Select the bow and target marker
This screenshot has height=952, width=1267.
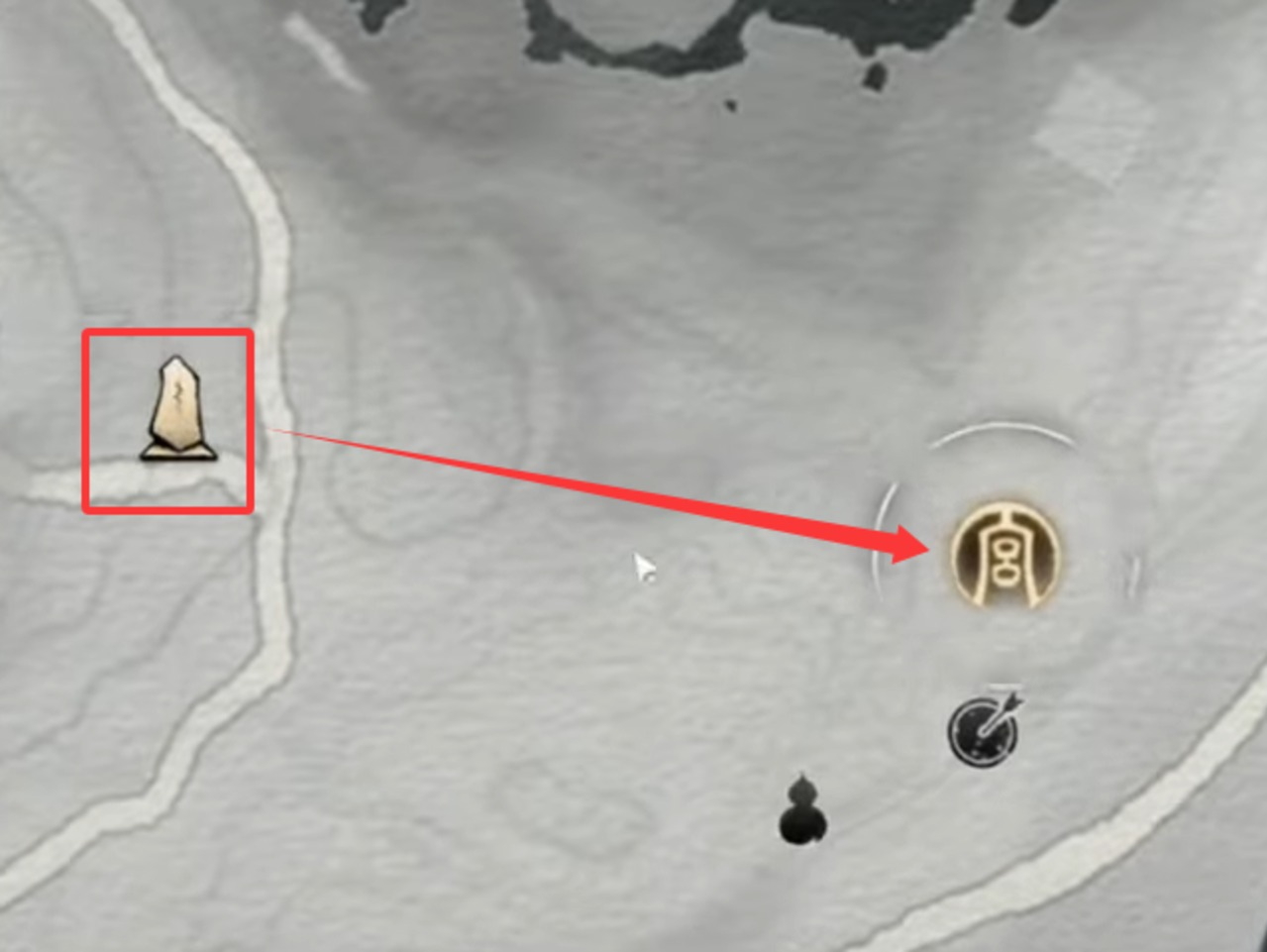point(985,731)
